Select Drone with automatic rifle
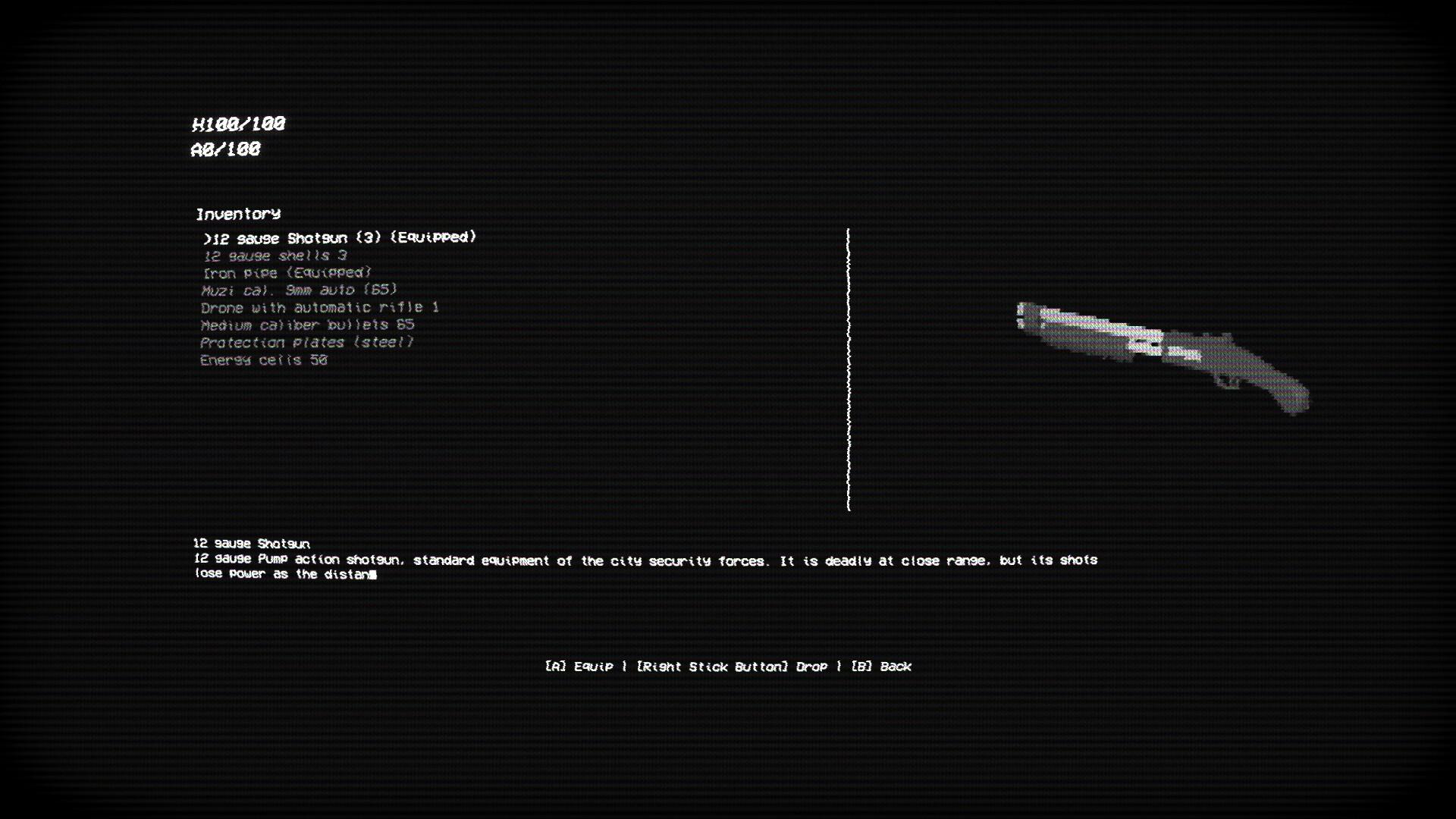1456x819 pixels. click(x=320, y=307)
